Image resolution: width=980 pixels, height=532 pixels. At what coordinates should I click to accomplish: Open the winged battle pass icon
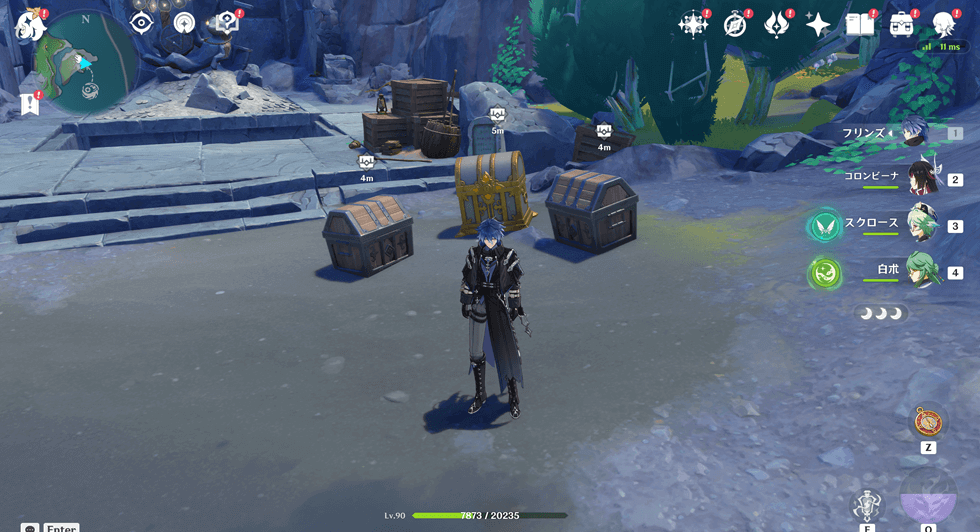tap(777, 25)
